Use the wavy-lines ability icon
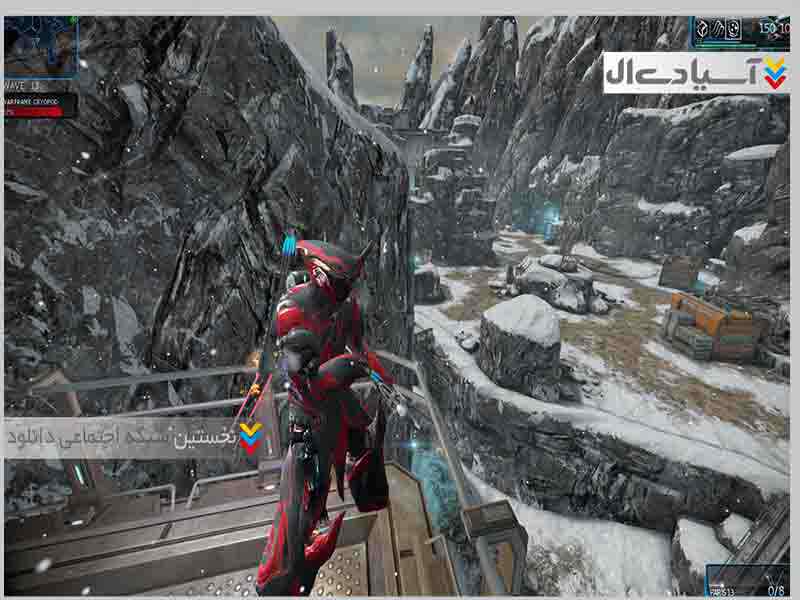The width and height of the screenshot is (800, 600). point(716,29)
